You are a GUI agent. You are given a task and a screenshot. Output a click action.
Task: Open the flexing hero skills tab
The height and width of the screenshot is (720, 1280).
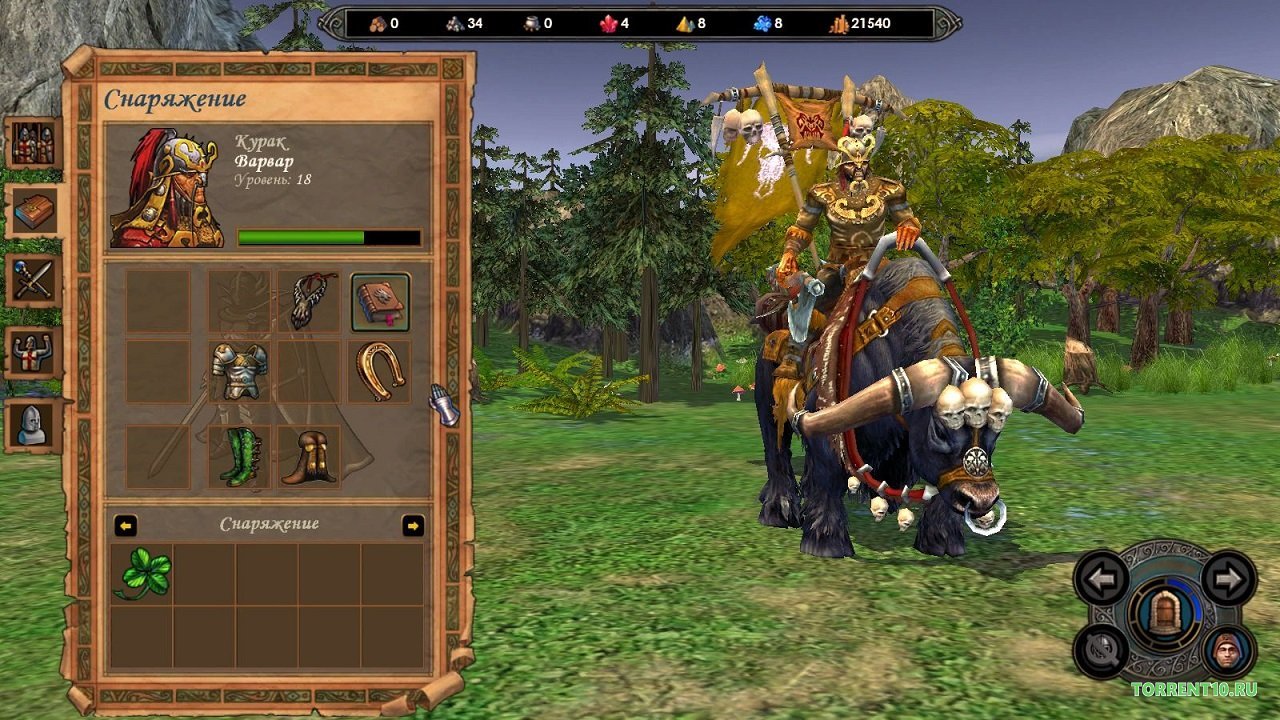point(33,353)
